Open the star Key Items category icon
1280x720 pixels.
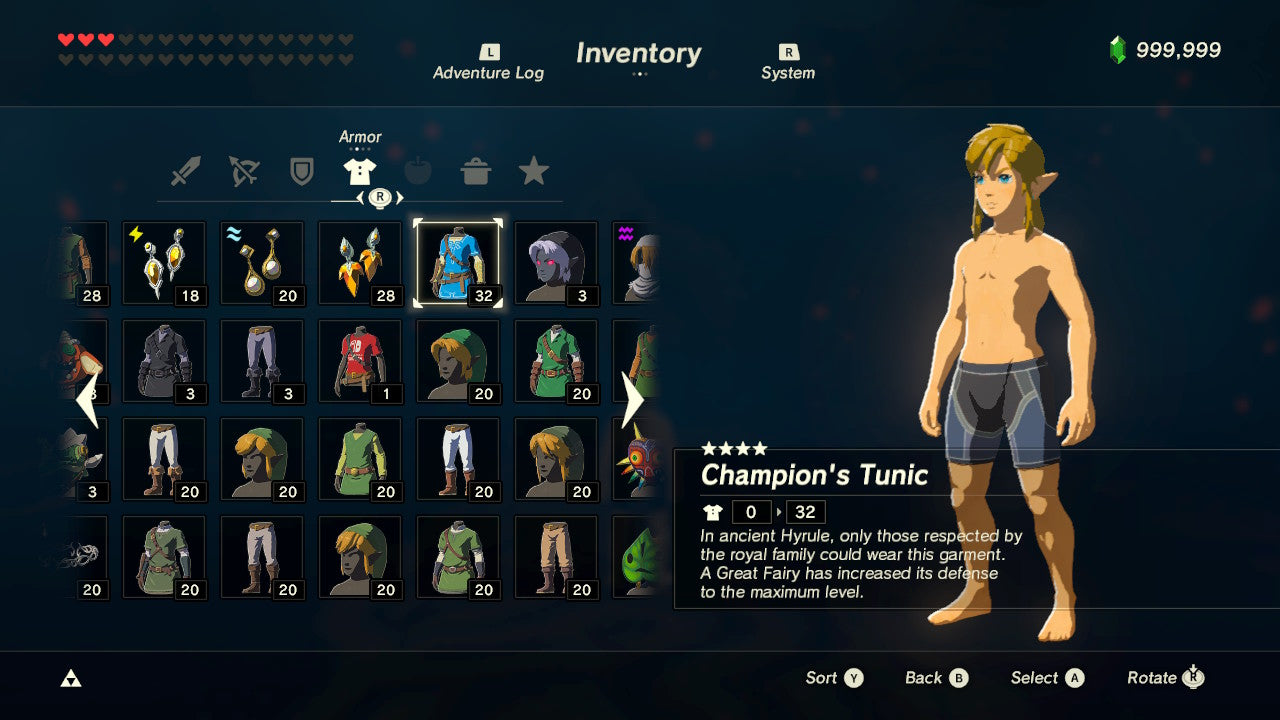(536, 170)
